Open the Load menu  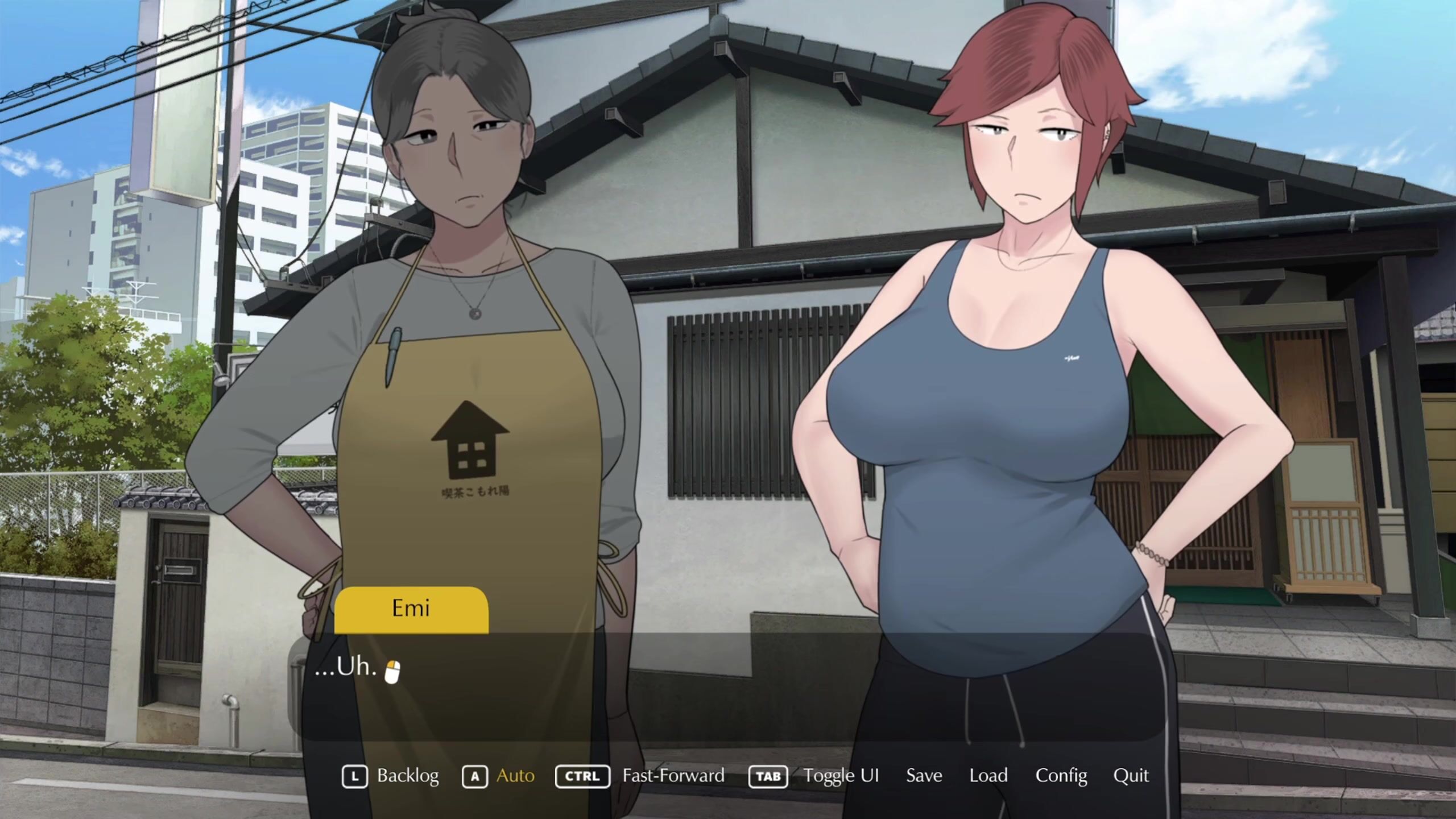point(988,776)
